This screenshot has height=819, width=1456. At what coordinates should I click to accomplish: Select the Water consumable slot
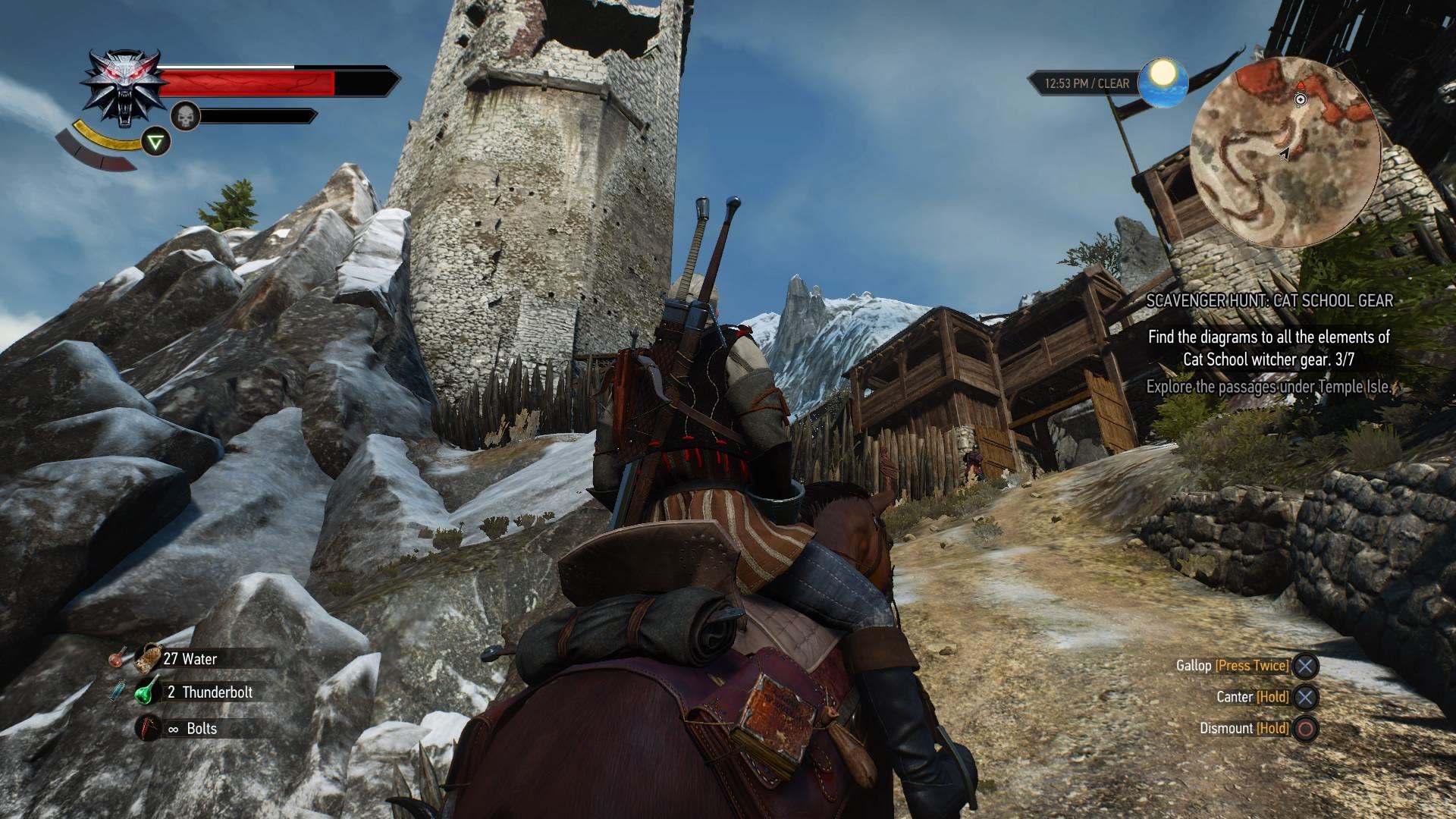(x=190, y=659)
